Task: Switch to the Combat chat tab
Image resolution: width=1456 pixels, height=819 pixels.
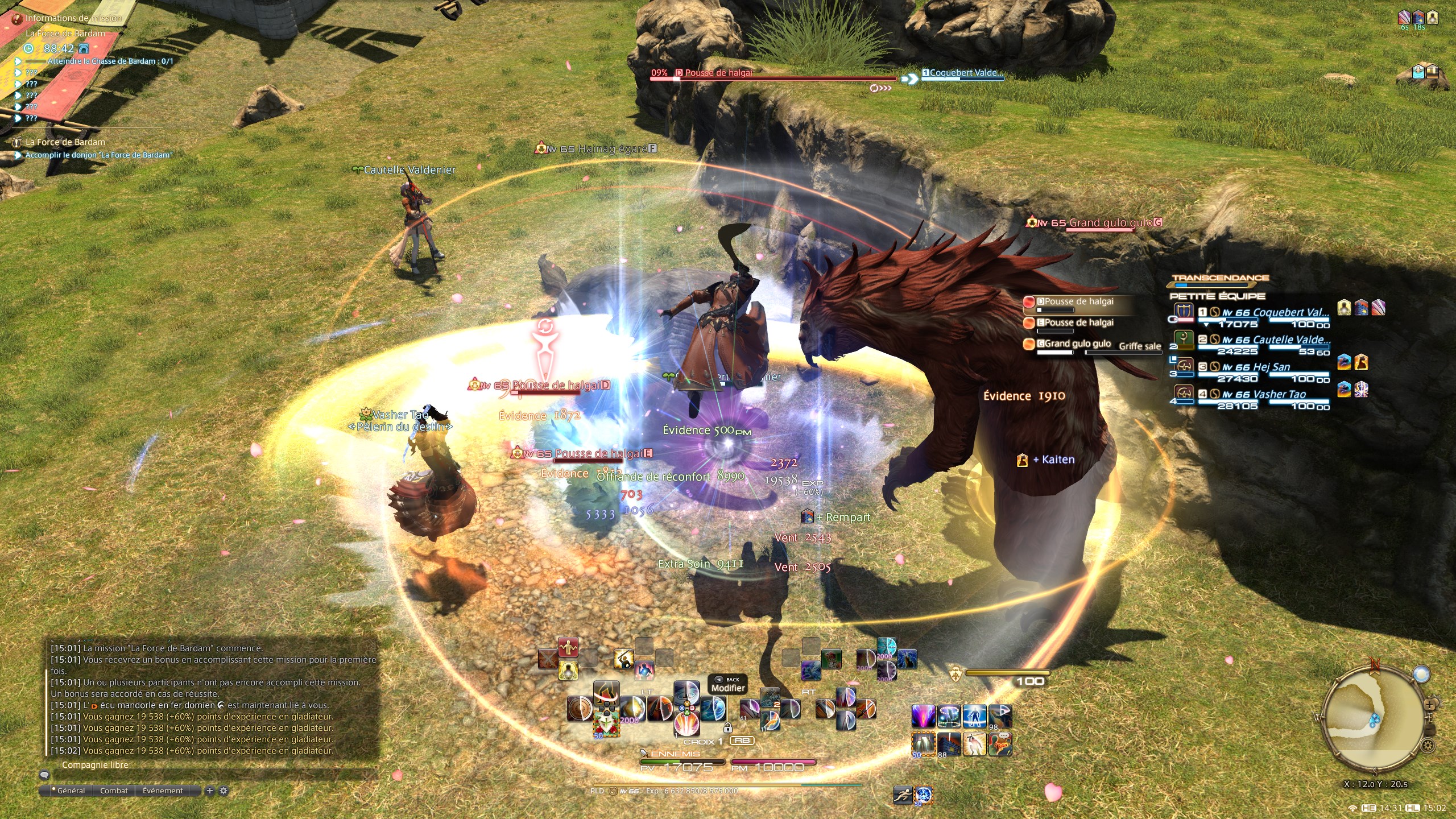Action: 114,791
